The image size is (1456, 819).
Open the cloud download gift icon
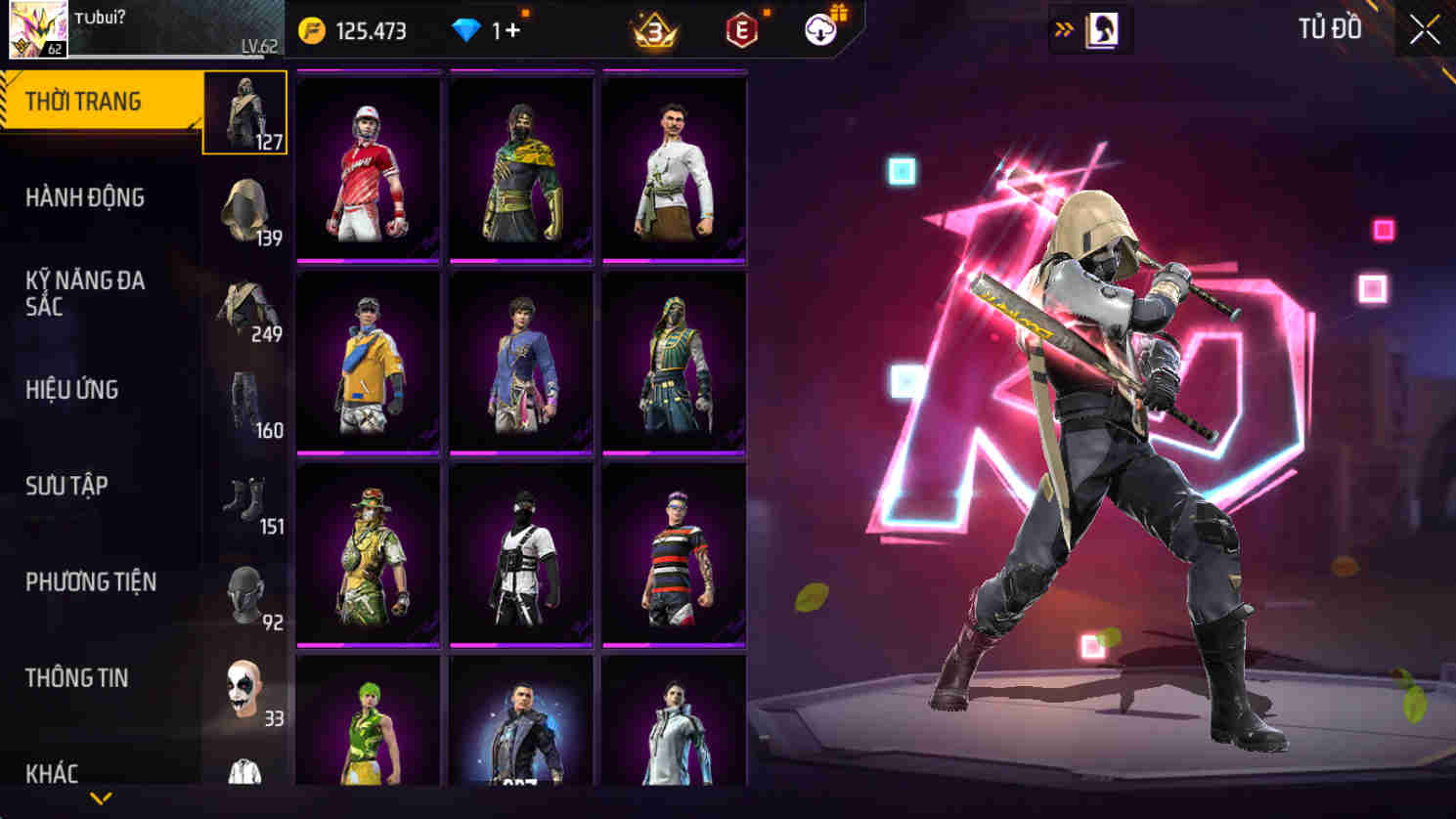tap(822, 28)
